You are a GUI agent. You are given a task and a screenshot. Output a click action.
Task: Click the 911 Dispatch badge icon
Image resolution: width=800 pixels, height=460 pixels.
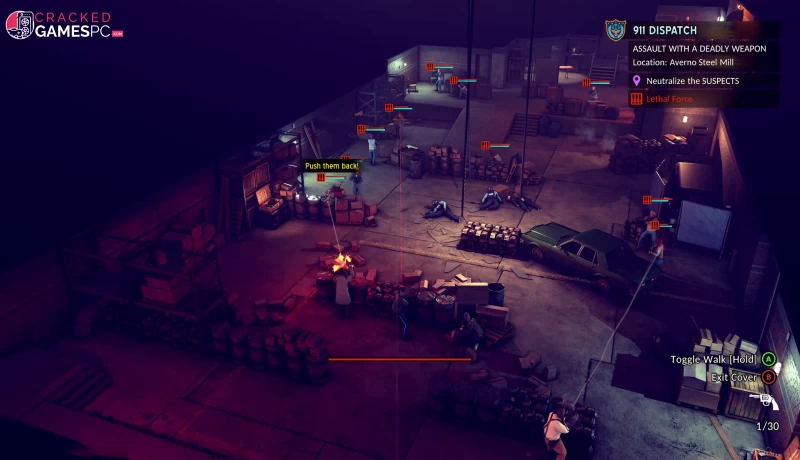[615, 30]
